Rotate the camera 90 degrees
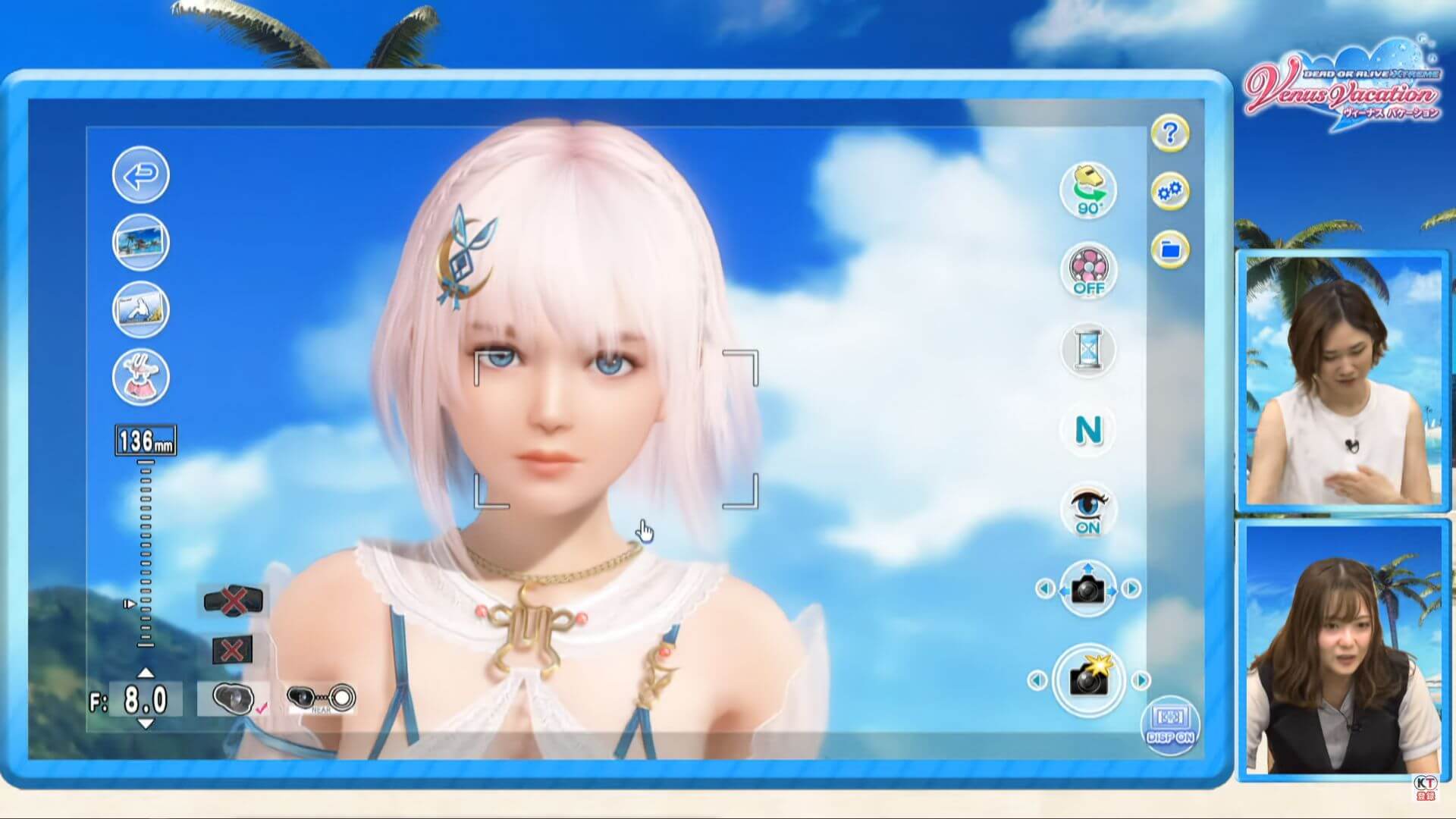 click(x=1088, y=190)
